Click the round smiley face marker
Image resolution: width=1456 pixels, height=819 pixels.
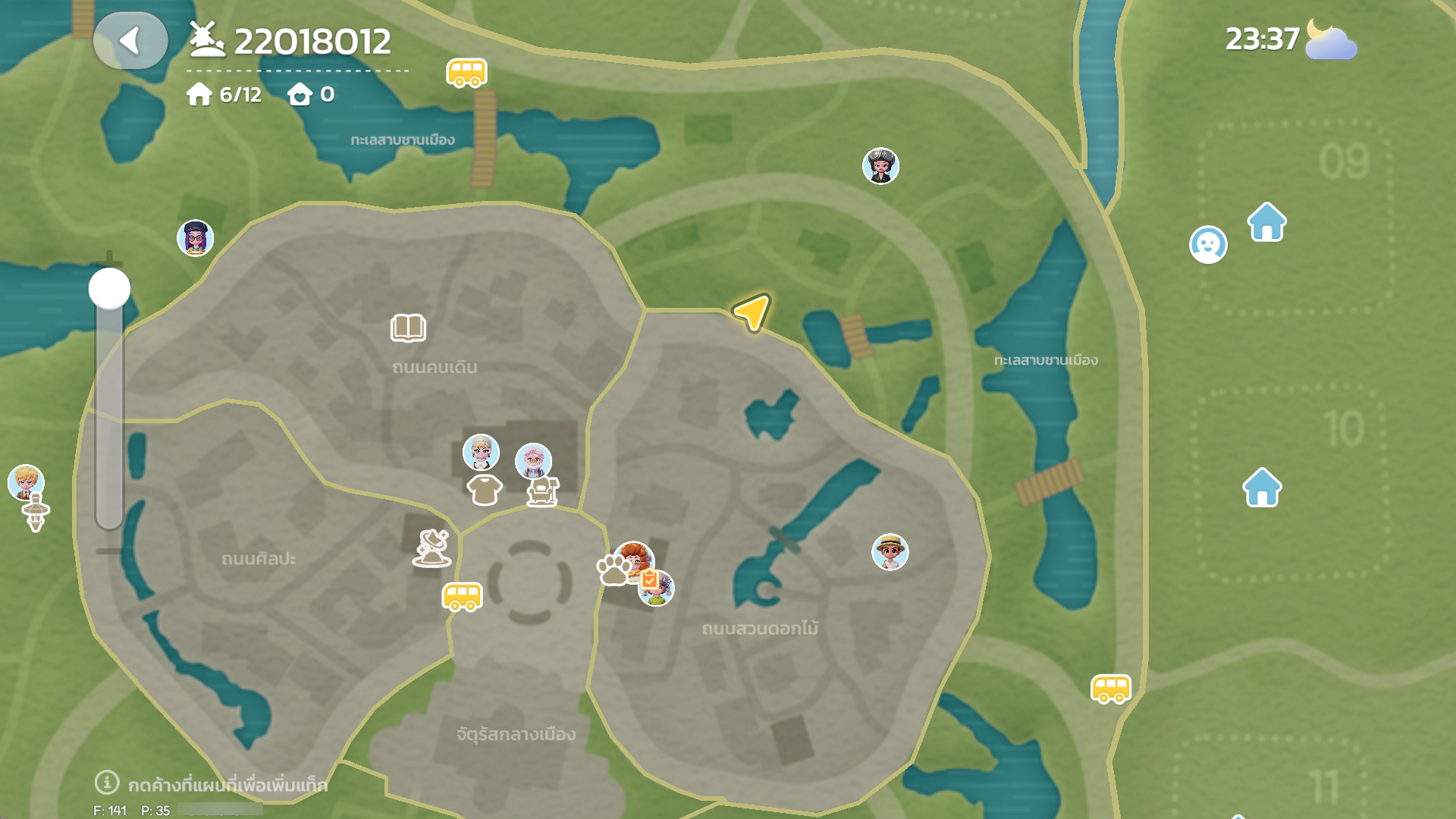(1207, 245)
